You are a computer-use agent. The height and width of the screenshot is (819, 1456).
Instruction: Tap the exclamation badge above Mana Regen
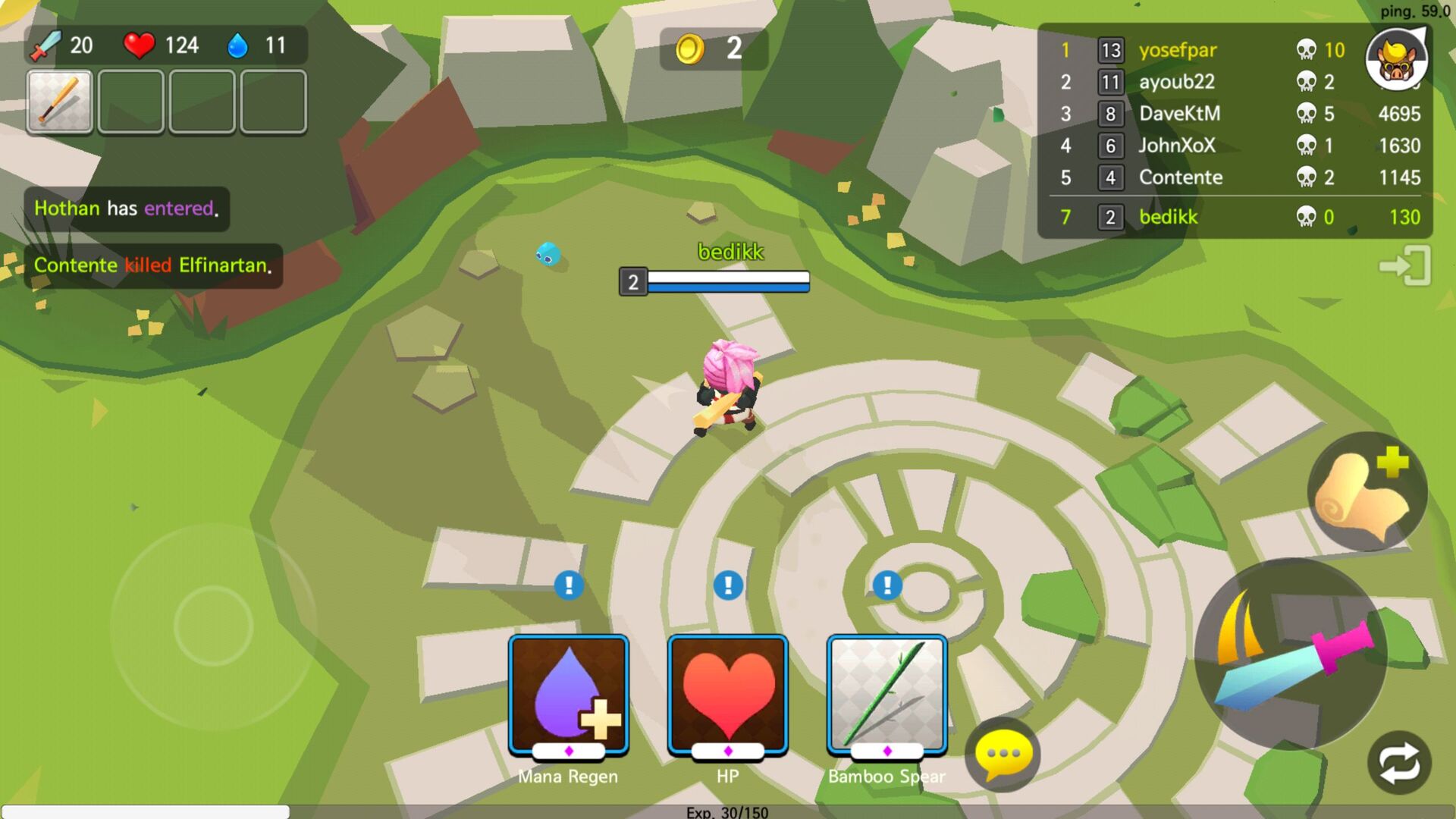click(x=567, y=585)
